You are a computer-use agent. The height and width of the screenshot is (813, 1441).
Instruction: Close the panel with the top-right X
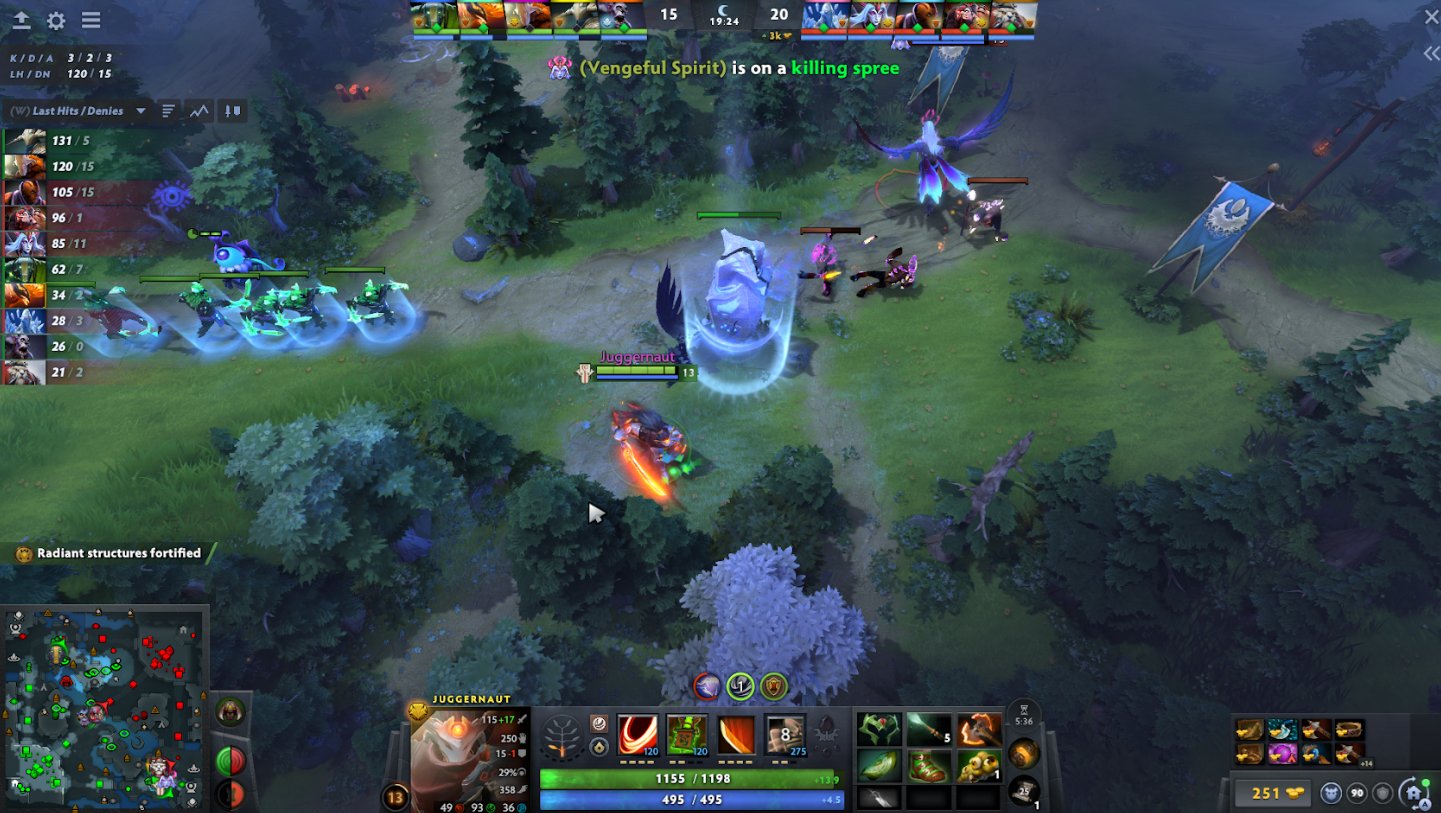click(1431, 16)
